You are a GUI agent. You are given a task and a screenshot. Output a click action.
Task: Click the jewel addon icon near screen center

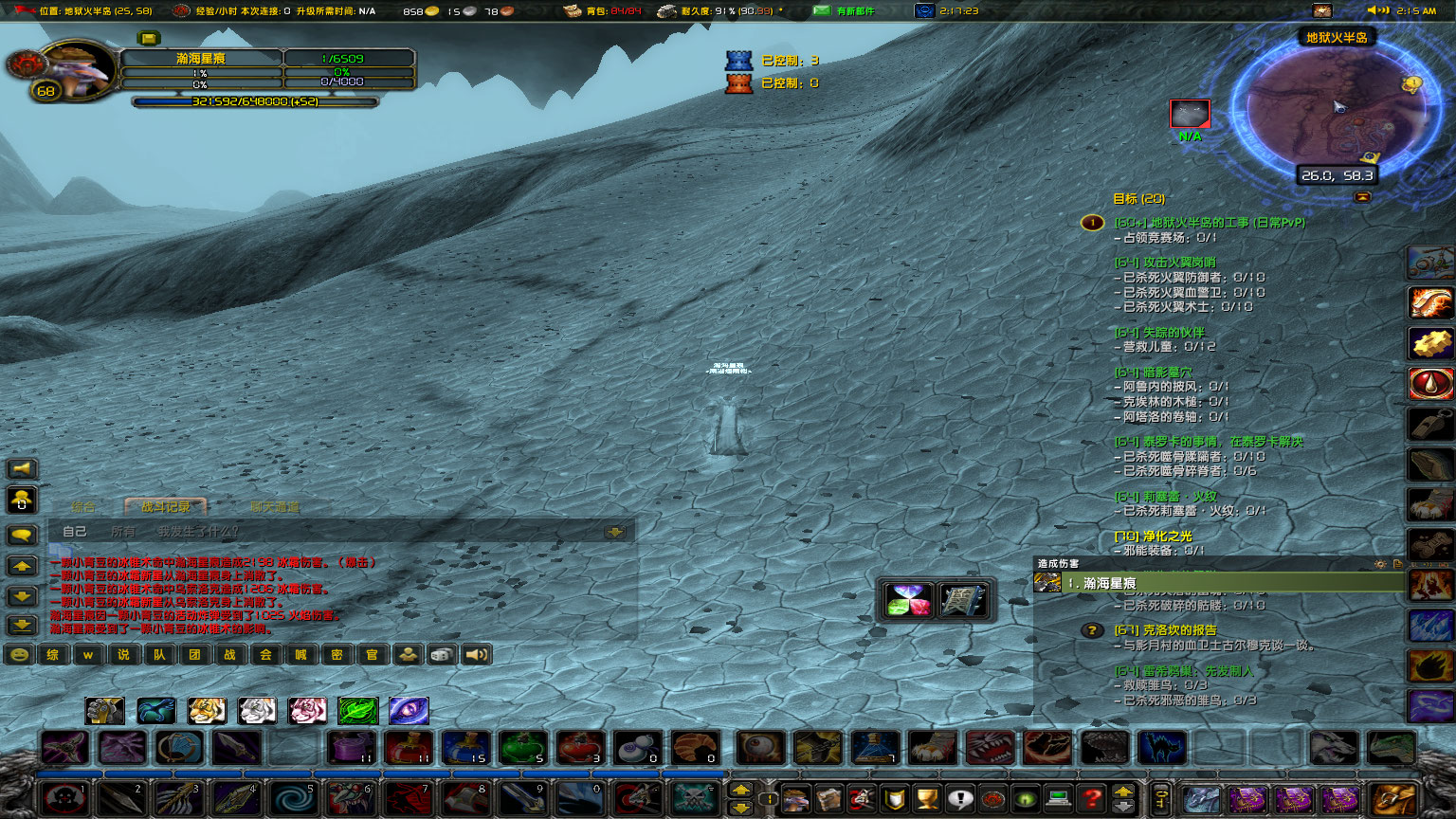tap(907, 598)
